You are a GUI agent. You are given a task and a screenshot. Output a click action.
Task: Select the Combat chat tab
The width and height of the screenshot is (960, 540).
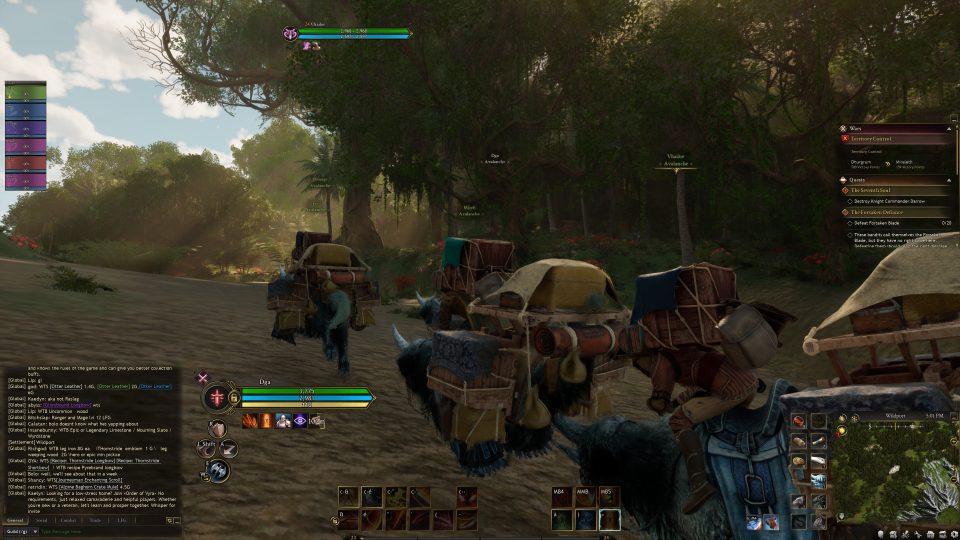[68, 520]
